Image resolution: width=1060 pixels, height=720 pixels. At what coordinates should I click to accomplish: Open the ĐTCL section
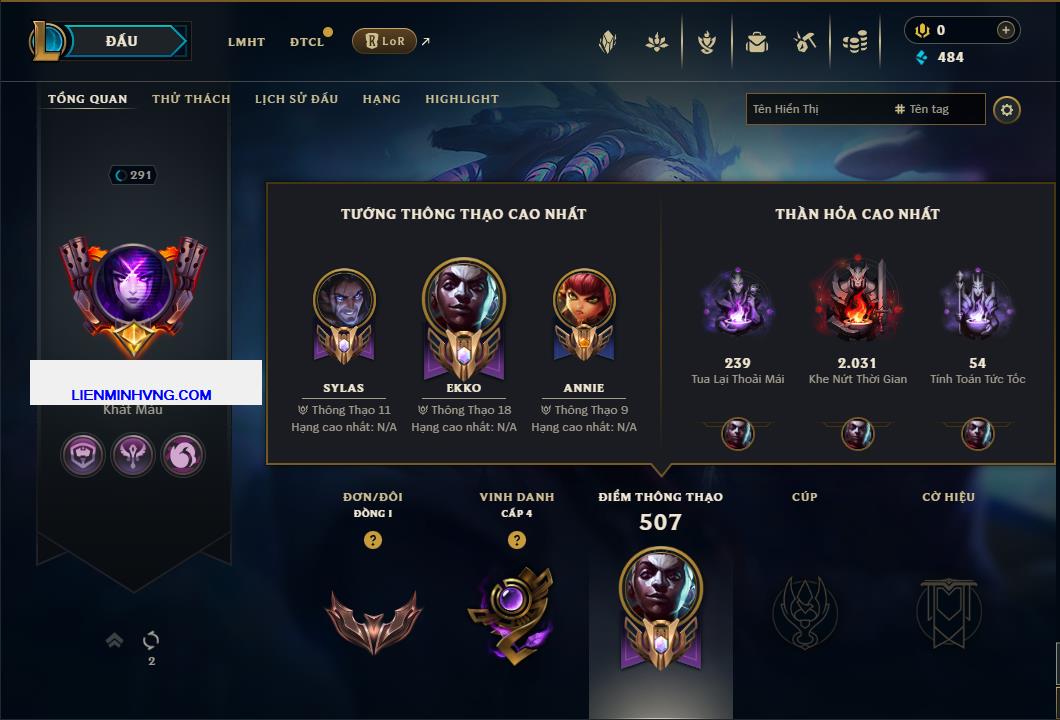point(306,42)
